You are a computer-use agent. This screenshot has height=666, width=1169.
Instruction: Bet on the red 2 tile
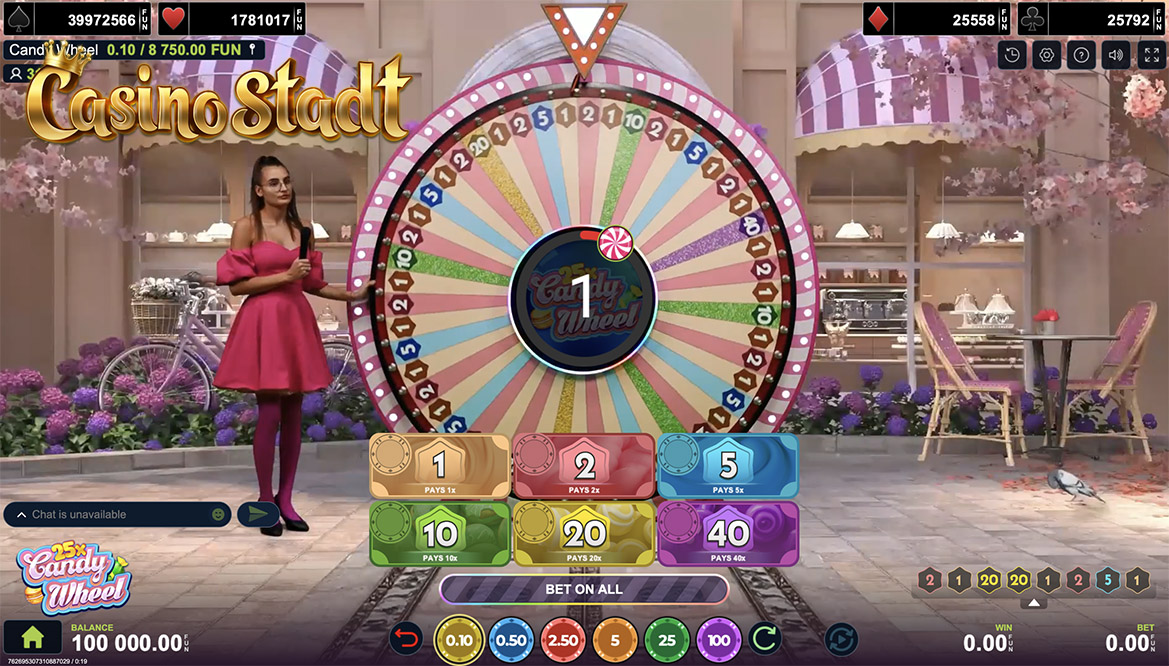[583, 465]
